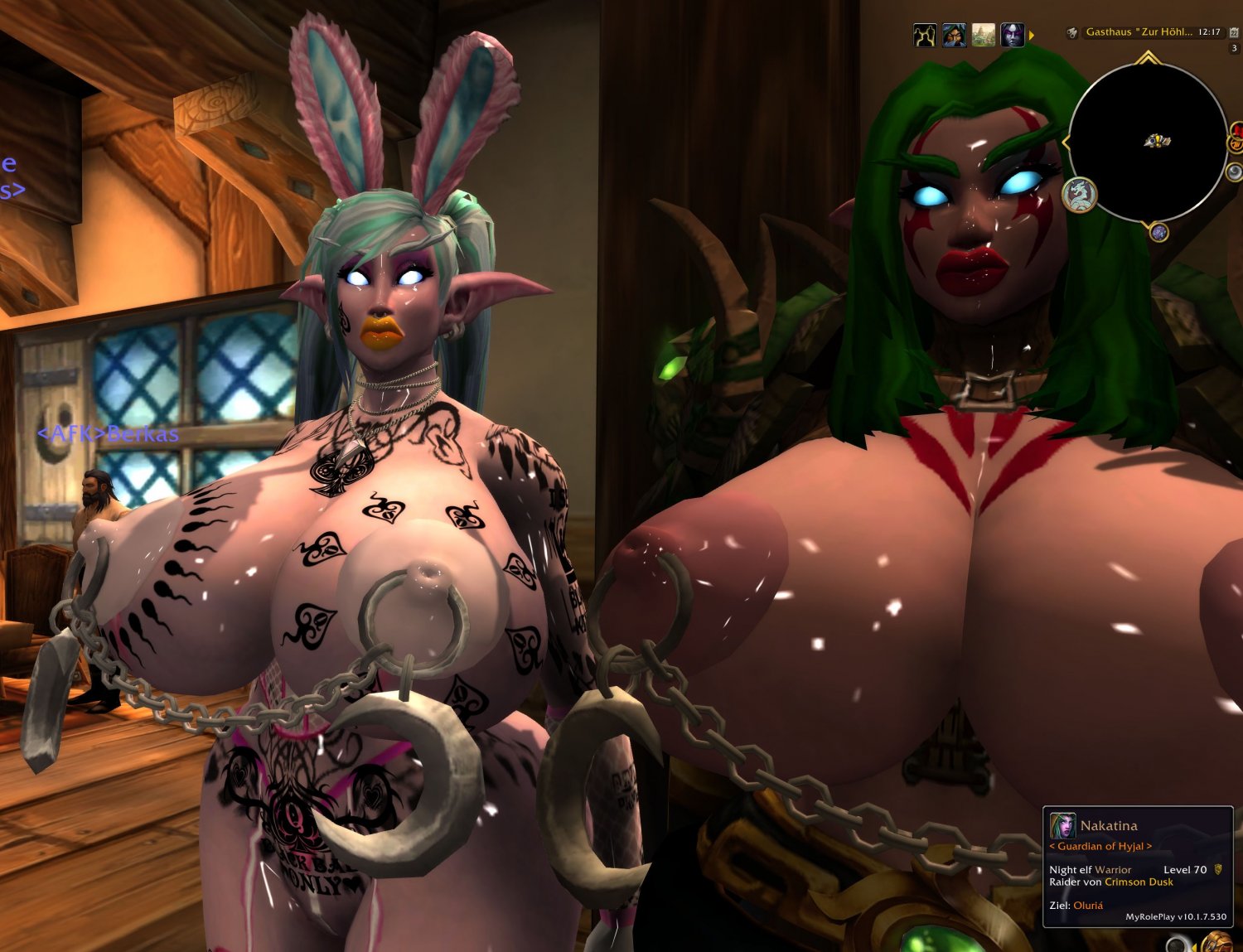Open the calendar icon beside the clock

tap(1234, 32)
